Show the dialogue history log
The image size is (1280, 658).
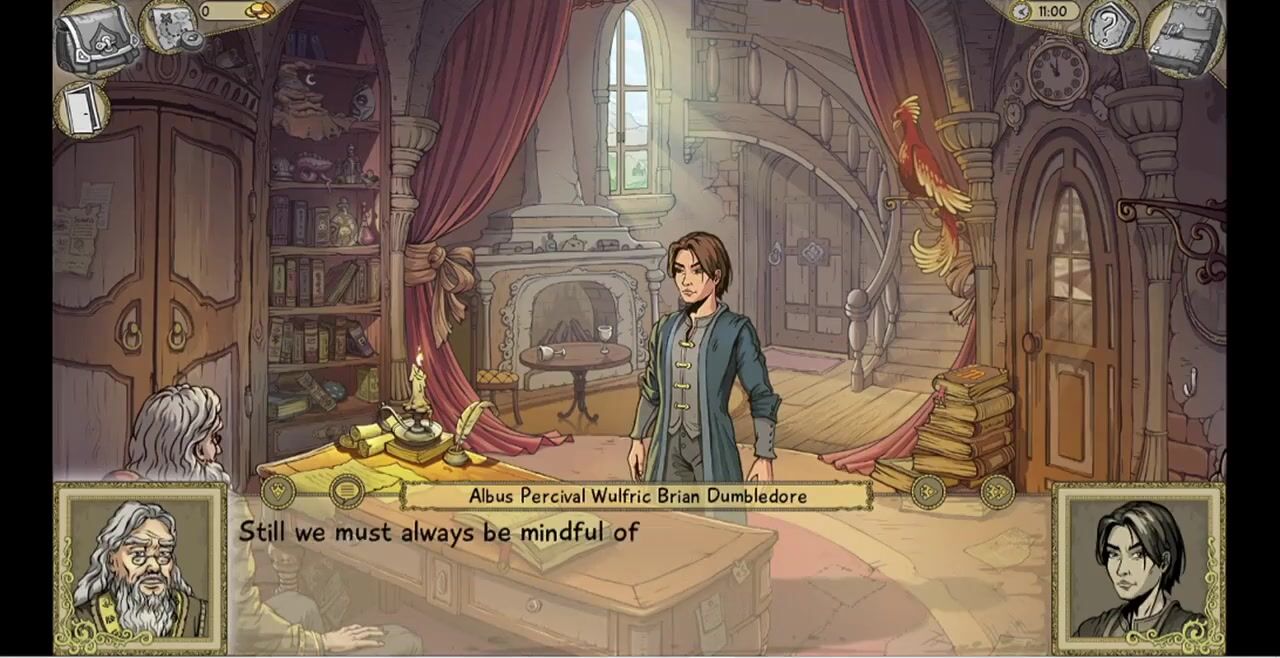pyautogui.click(x=347, y=491)
